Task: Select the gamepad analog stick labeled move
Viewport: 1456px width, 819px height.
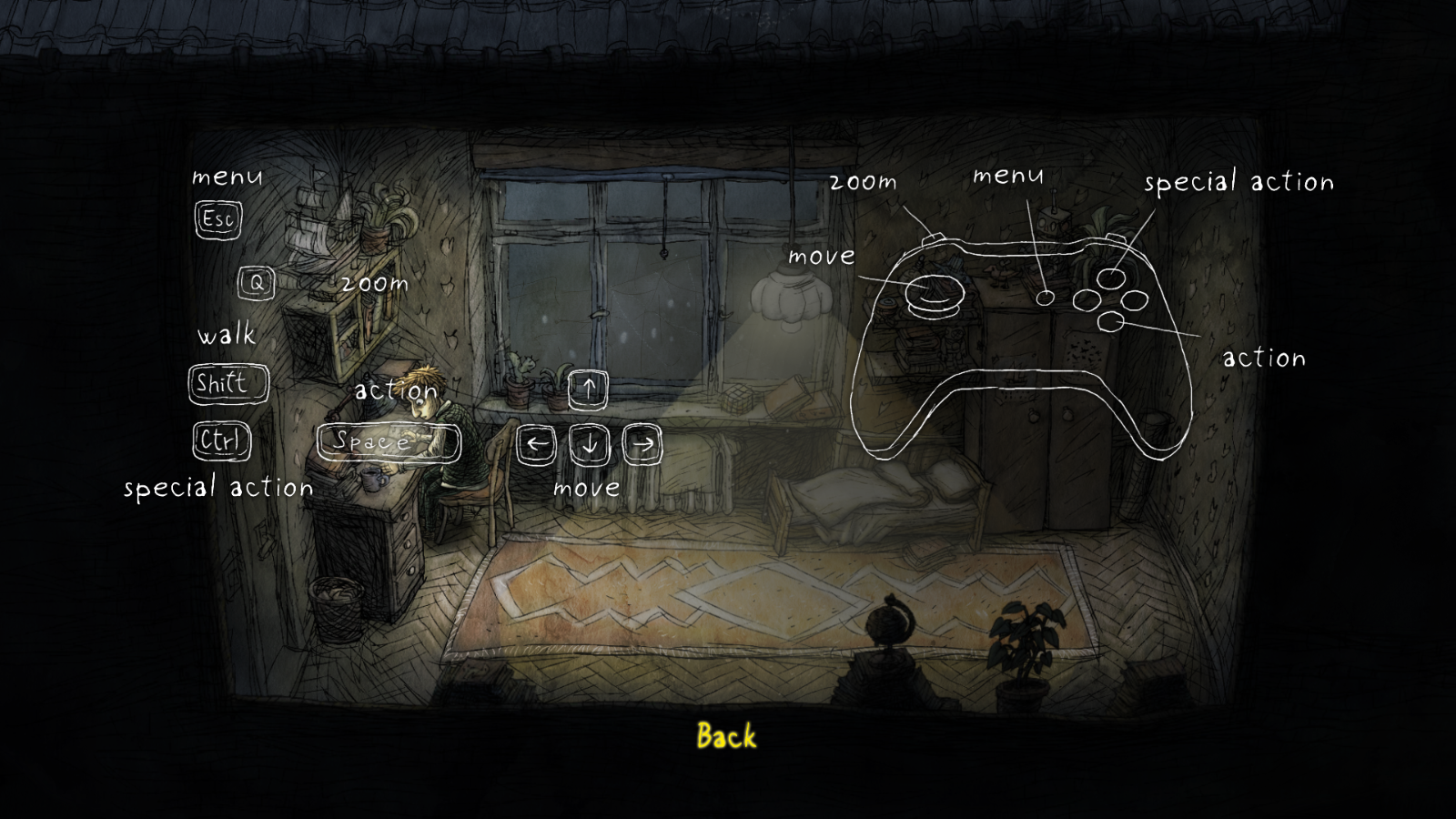Action: click(x=934, y=294)
